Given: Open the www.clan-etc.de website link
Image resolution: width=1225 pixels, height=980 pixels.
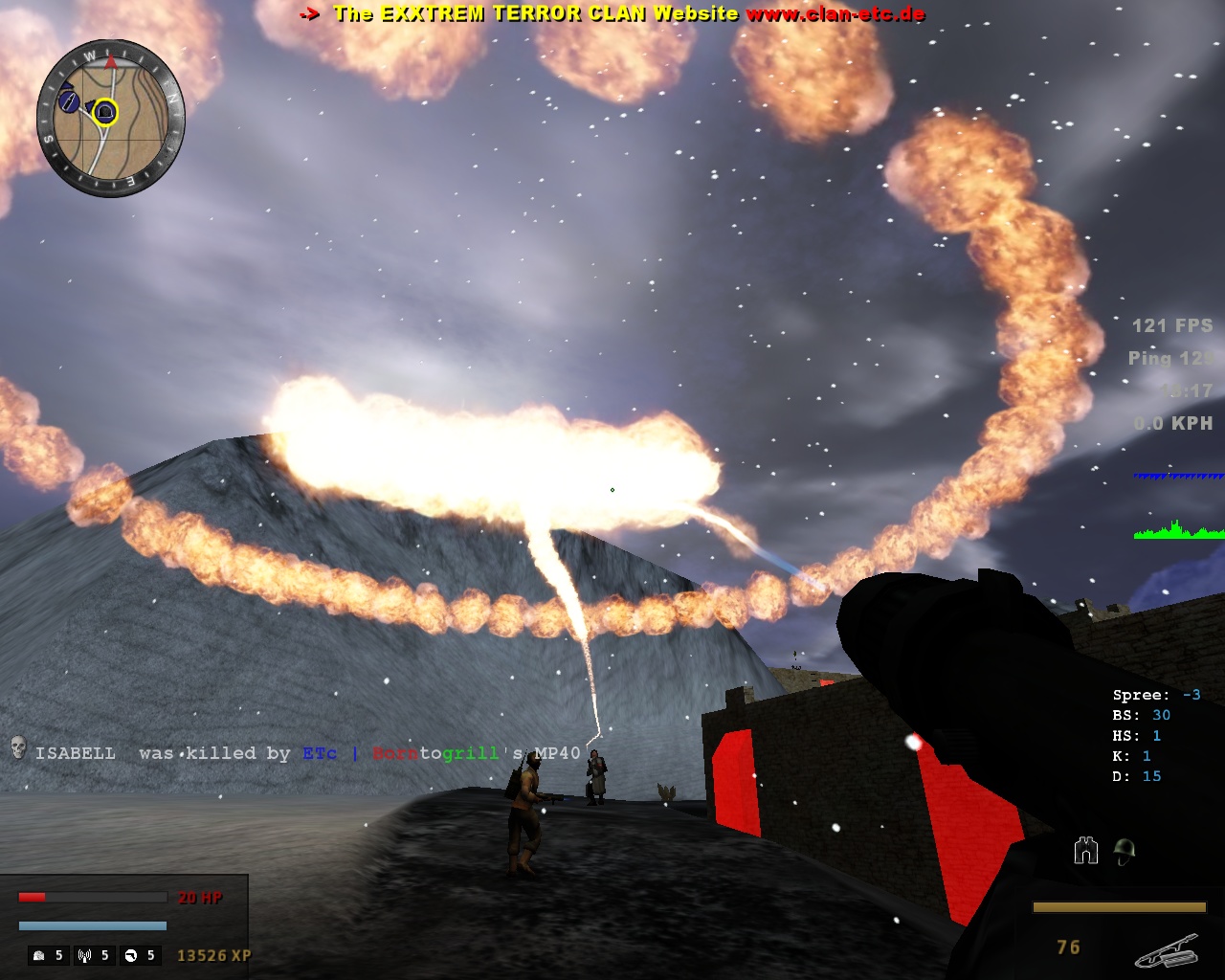Looking at the screenshot, I should (x=835, y=13).
